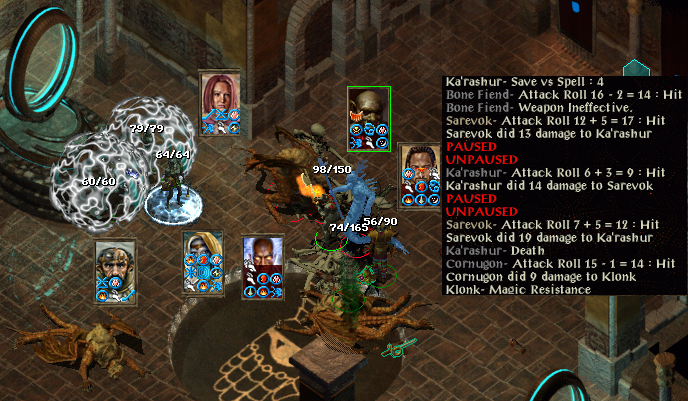Pick the bearded man wearing goggles portrait

click(x=115, y=263)
